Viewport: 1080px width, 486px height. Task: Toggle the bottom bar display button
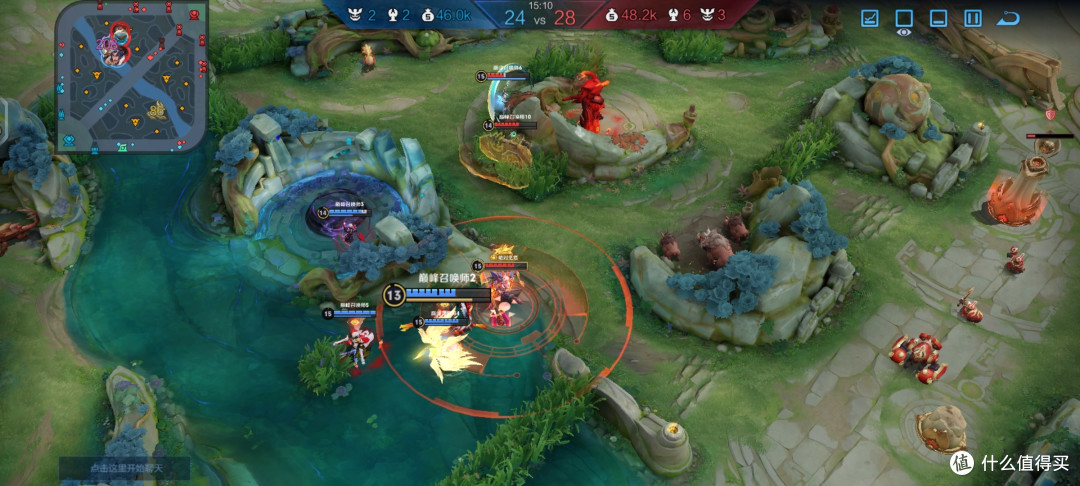[x=938, y=18]
